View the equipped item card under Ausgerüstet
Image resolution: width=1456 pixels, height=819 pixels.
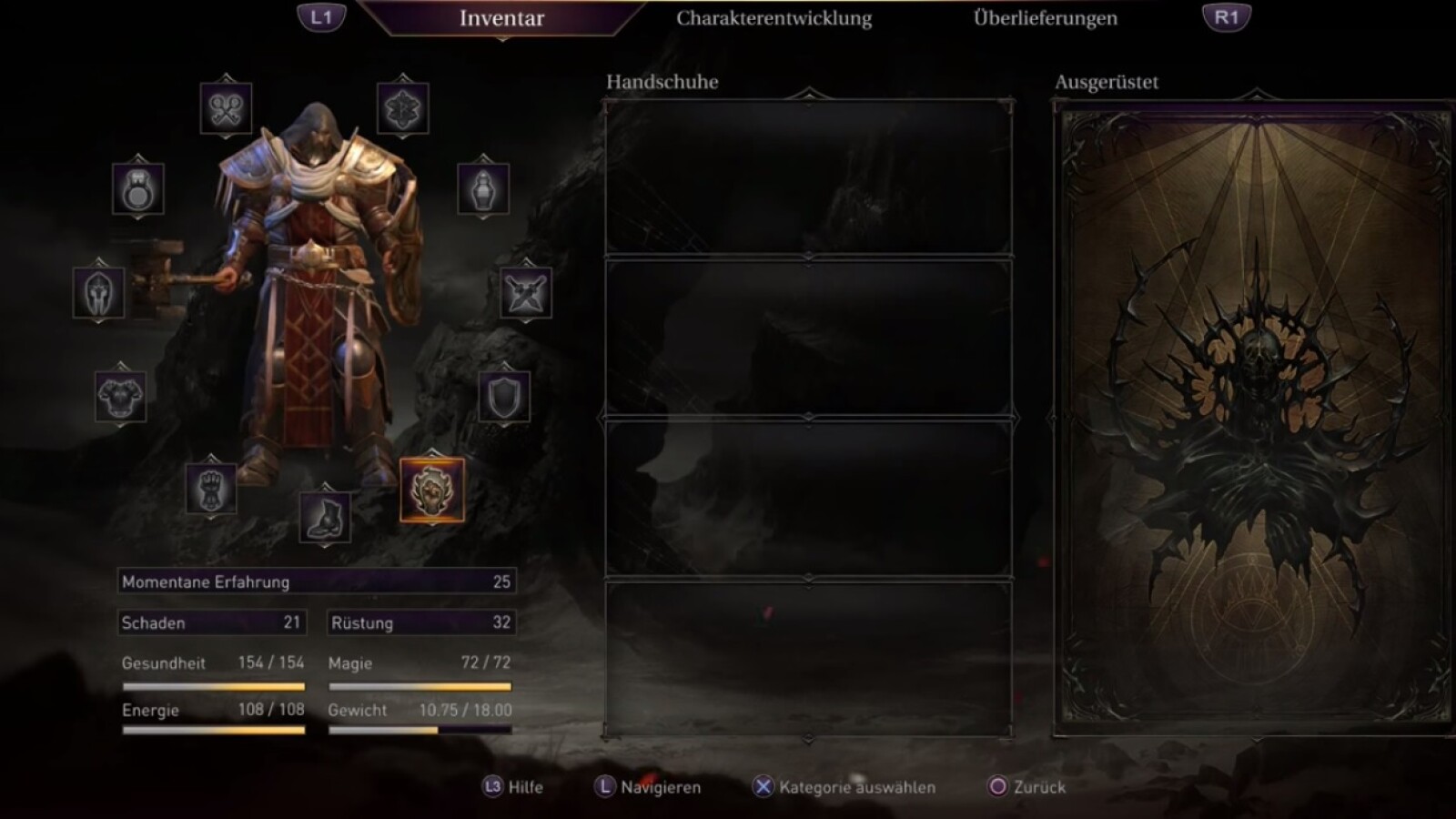1254,417
